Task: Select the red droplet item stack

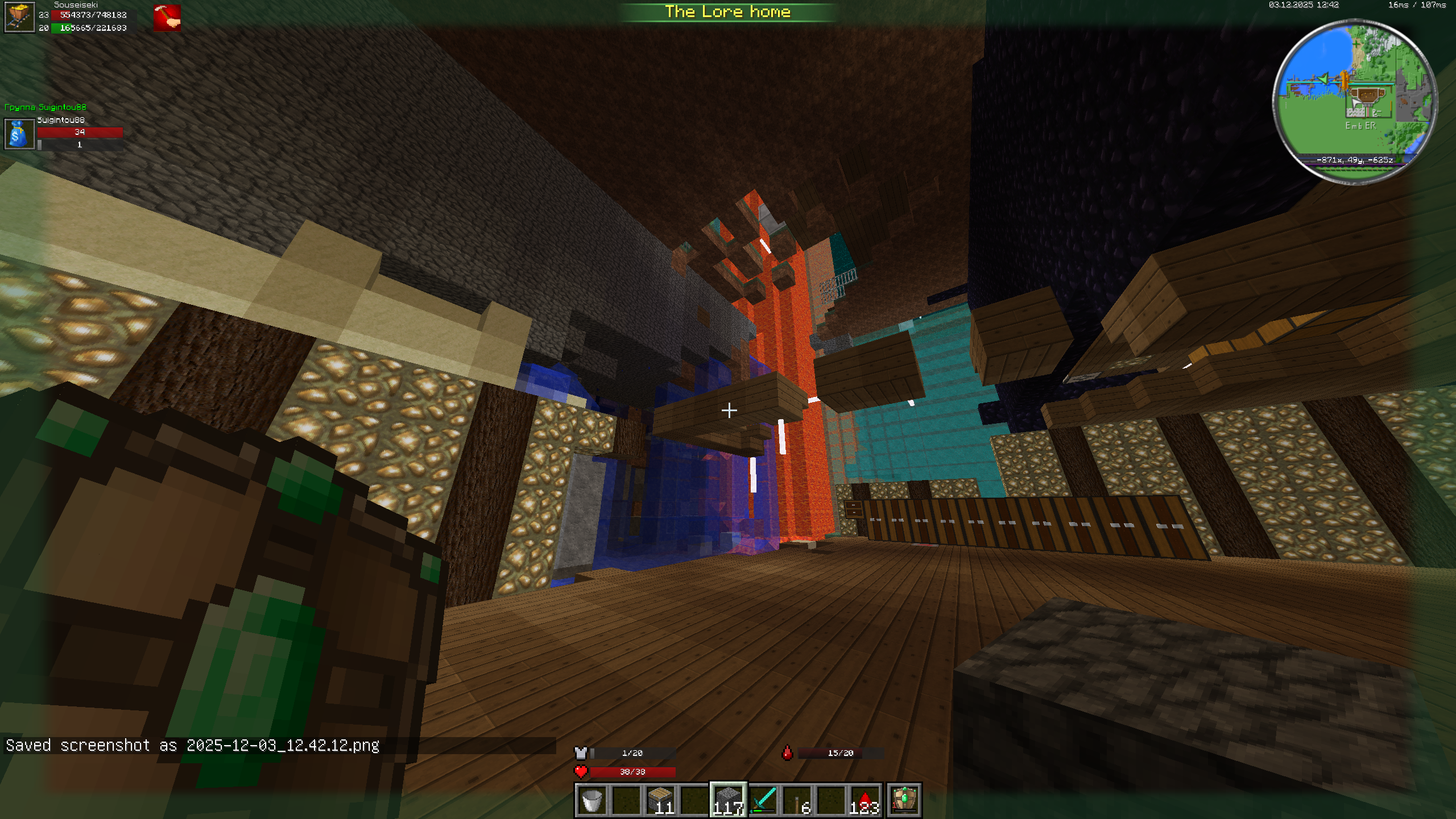Action: pos(864,800)
